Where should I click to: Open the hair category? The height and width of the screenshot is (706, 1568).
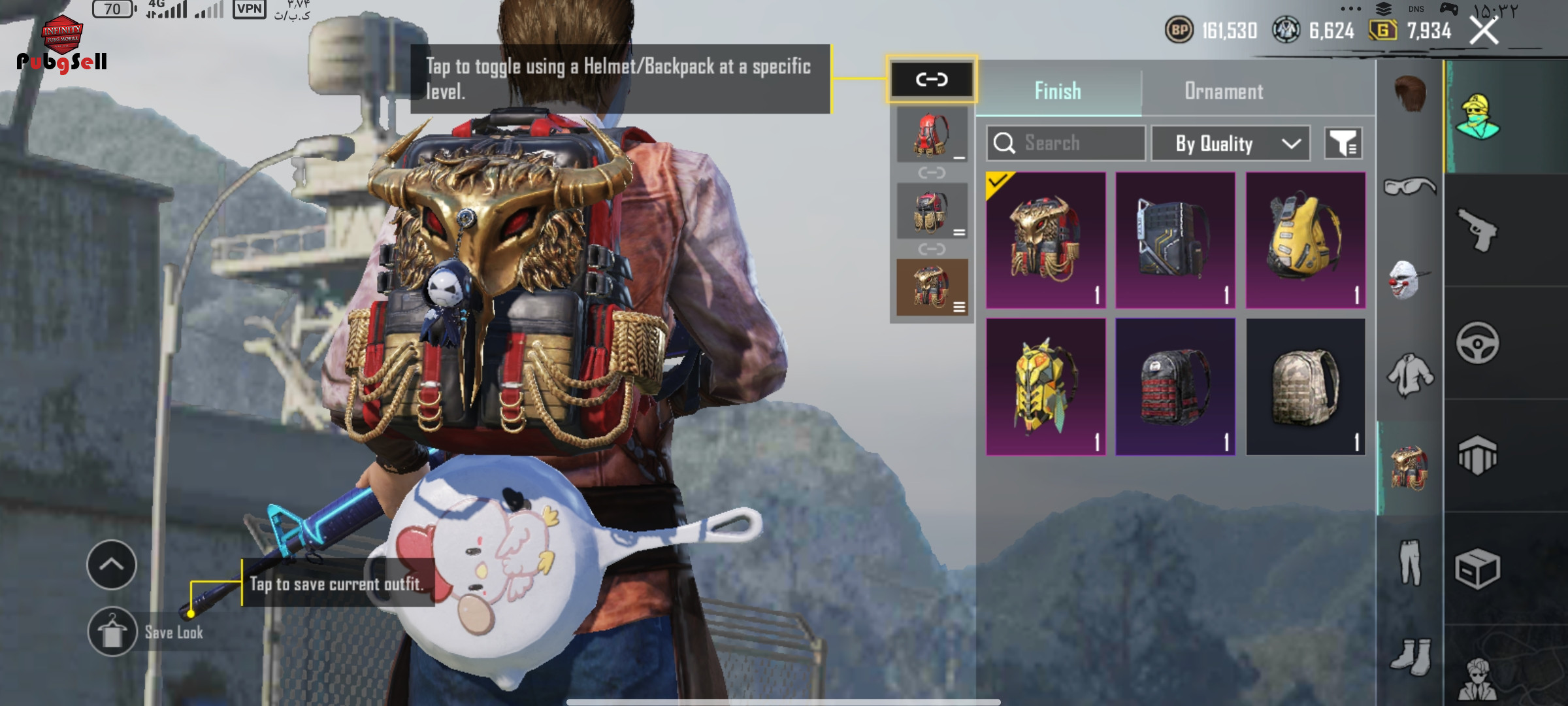pyautogui.click(x=1410, y=93)
